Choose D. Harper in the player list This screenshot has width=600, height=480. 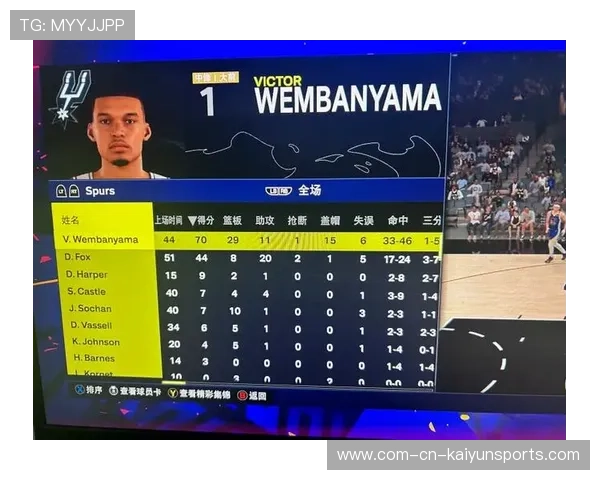click(x=86, y=274)
